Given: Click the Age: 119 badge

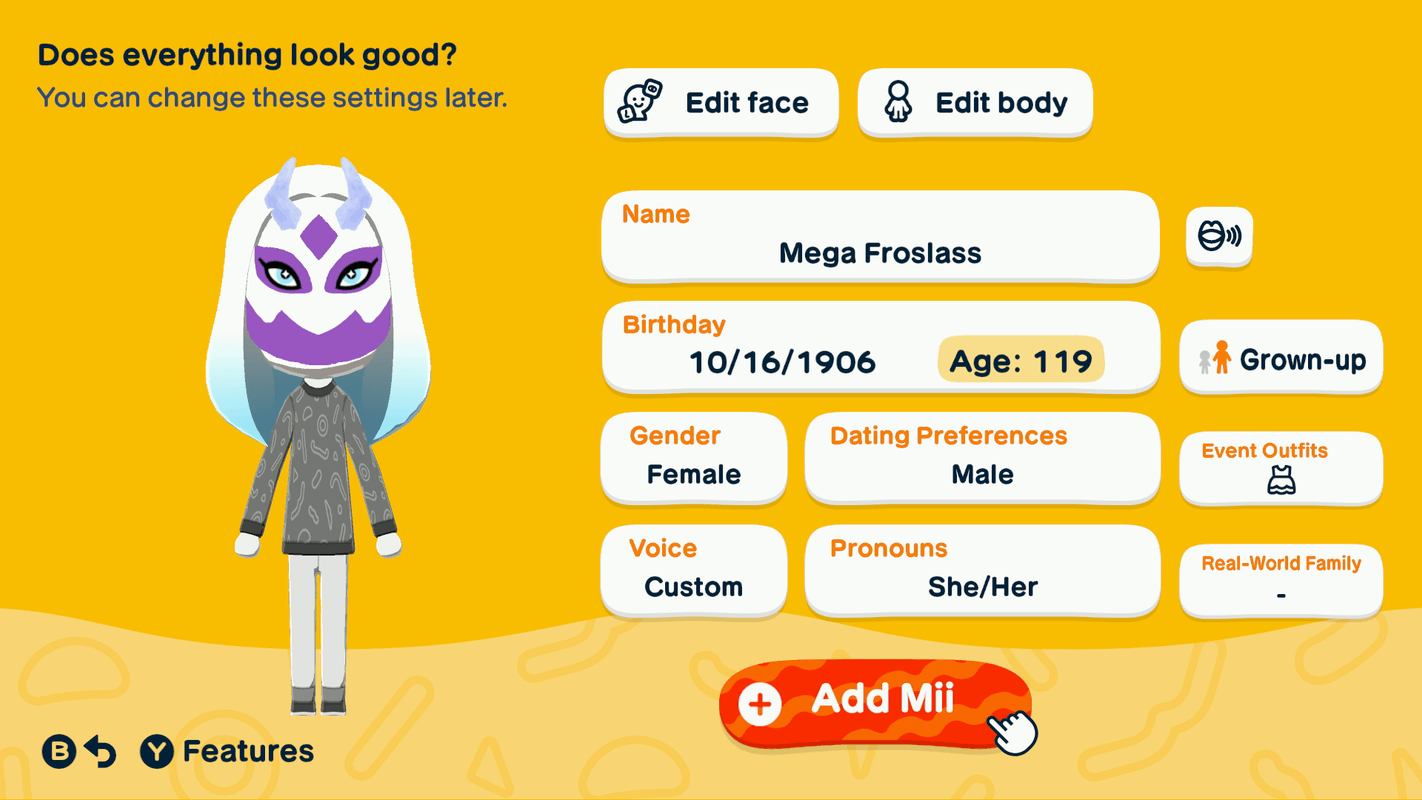Looking at the screenshot, I should pyautogui.click(x=1020, y=361).
